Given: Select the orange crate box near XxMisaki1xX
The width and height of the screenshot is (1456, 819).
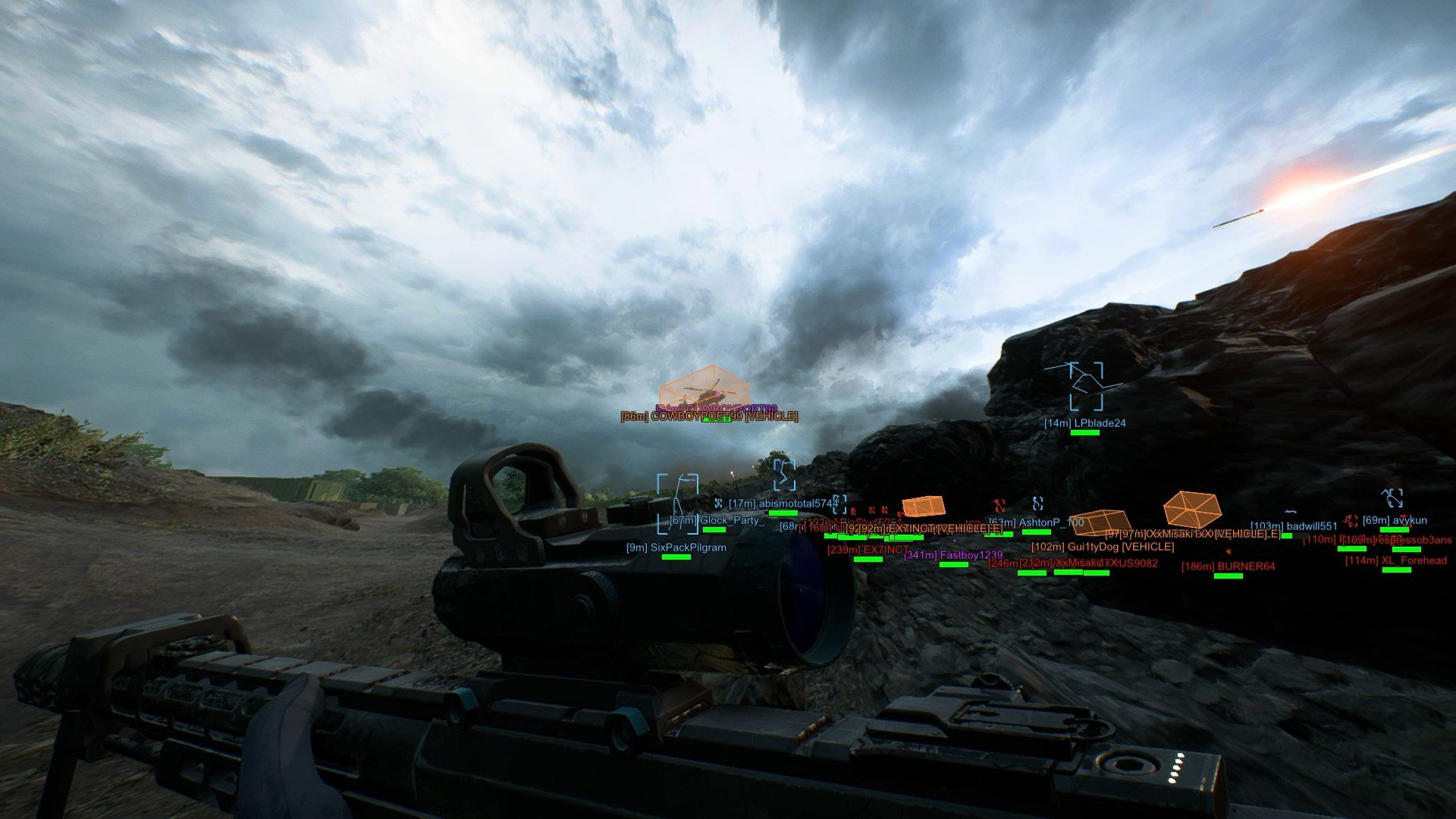Looking at the screenshot, I should point(1191,507).
